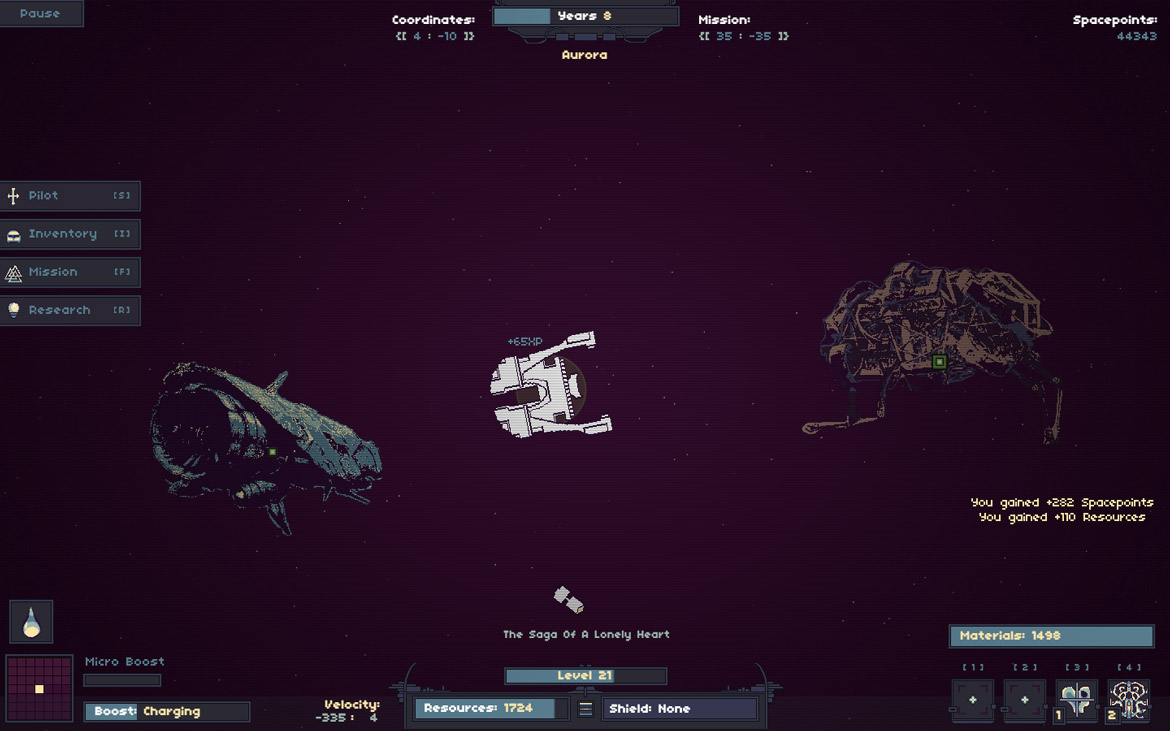The image size is (1170, 731).
Task: Select the weapon in slot 3
Action: (1077, 700)
